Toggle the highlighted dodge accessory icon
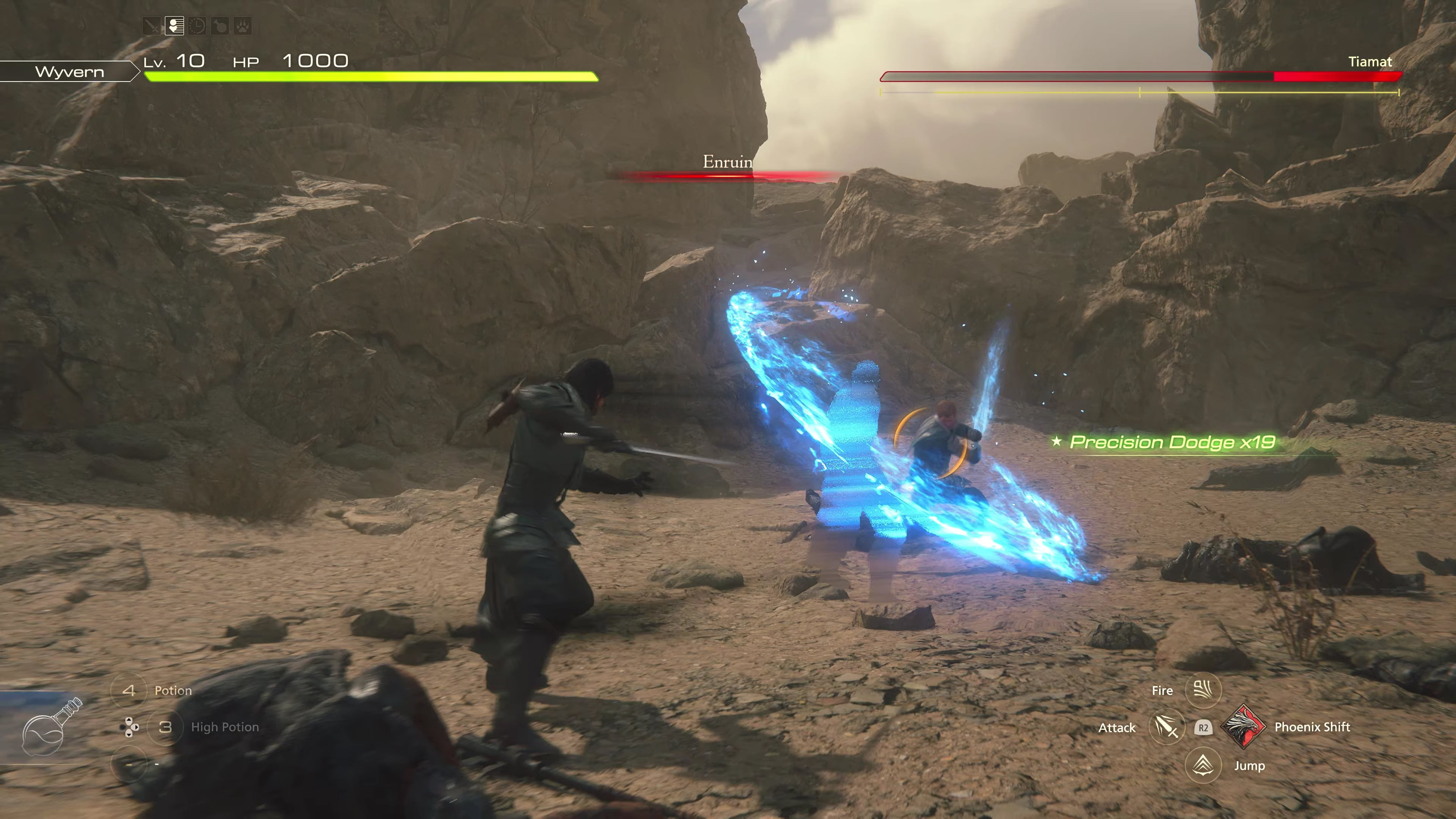1456x819 pixels. coord(175,26)
